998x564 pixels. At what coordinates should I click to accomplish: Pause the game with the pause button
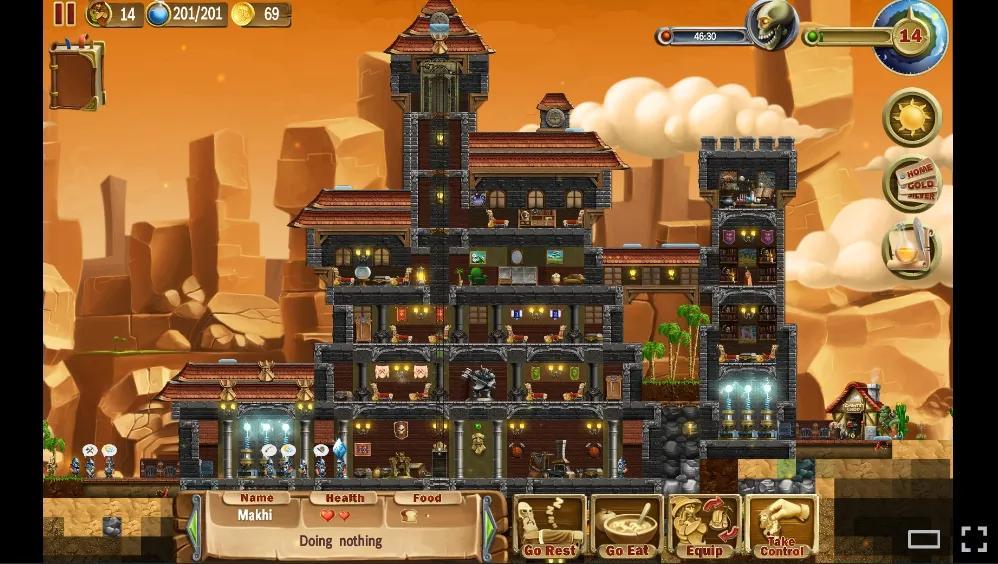(x=64, y=14)
